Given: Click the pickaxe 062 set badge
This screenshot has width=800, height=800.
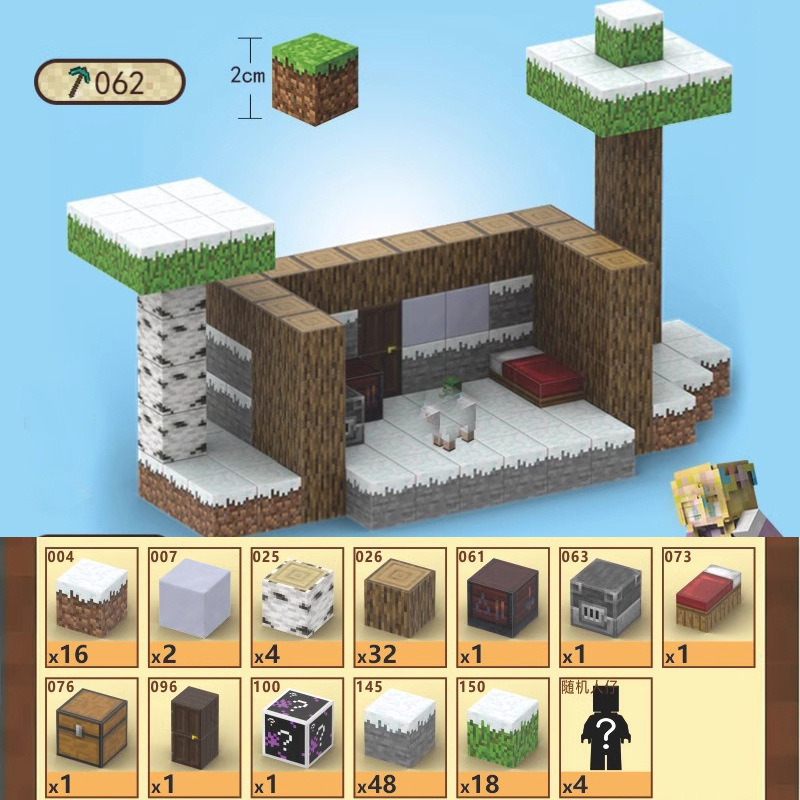Looking at the screenshot, I should tap(110, 82).
